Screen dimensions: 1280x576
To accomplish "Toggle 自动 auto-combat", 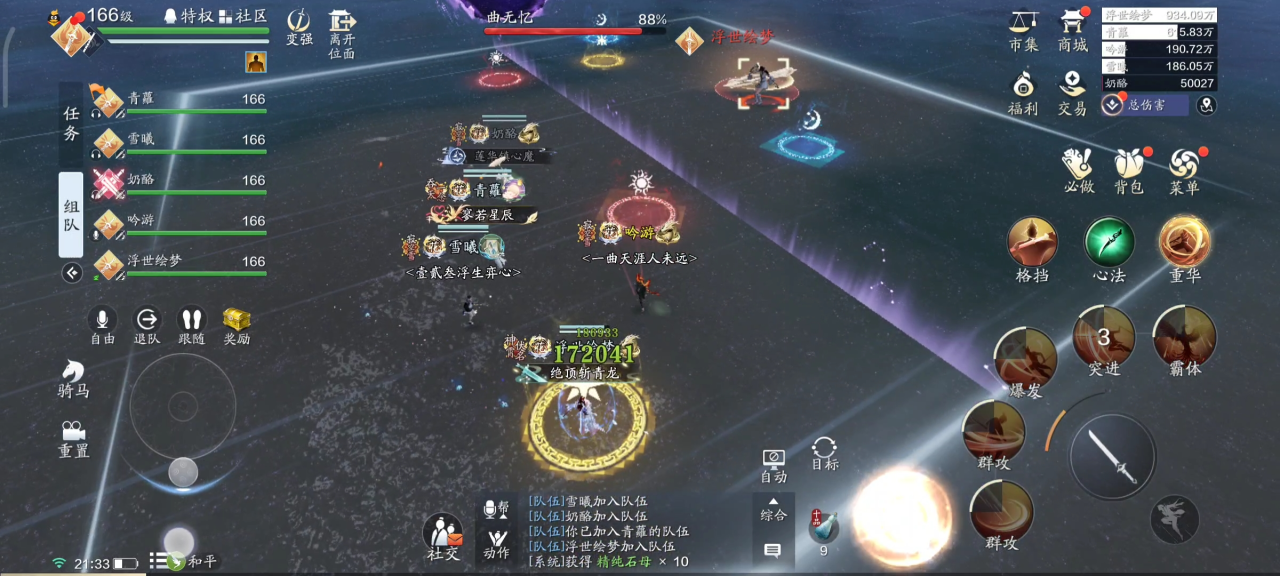I will (773, 464).
